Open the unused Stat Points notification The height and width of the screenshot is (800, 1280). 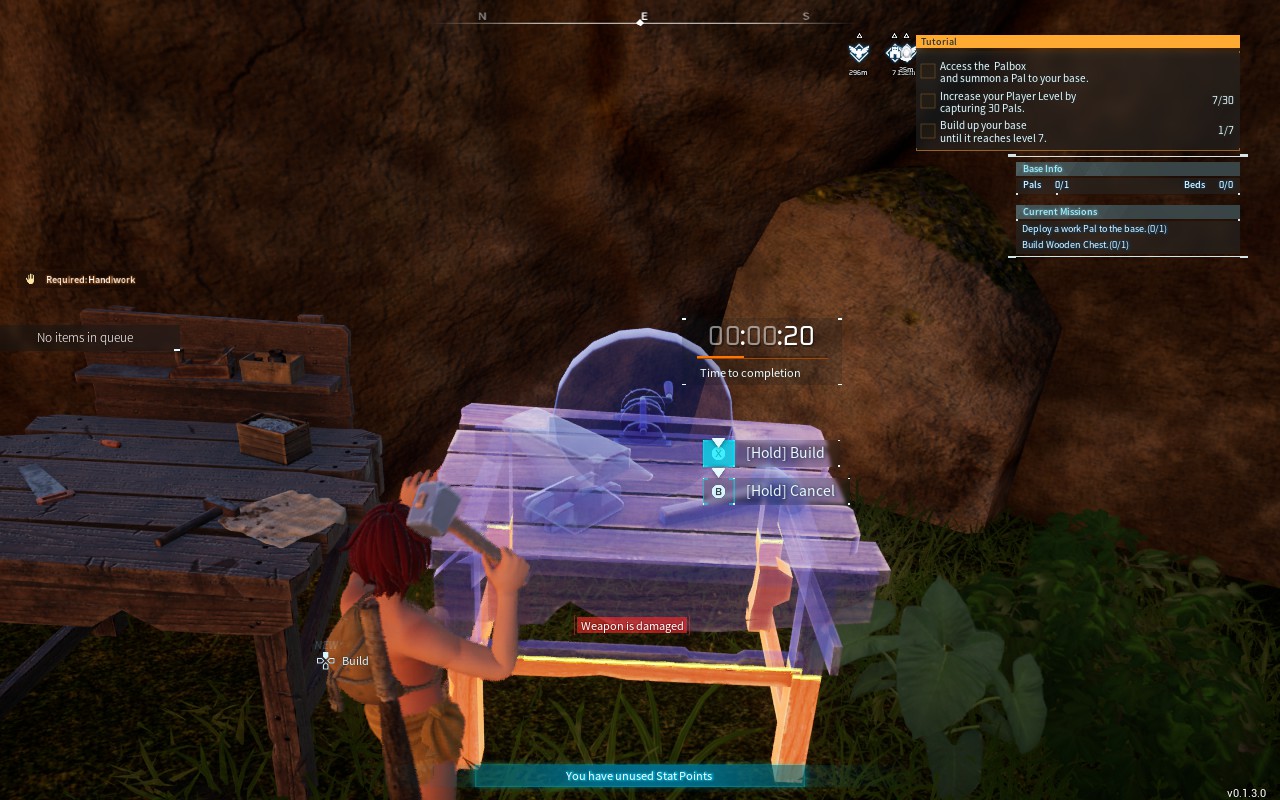point(639,776)
